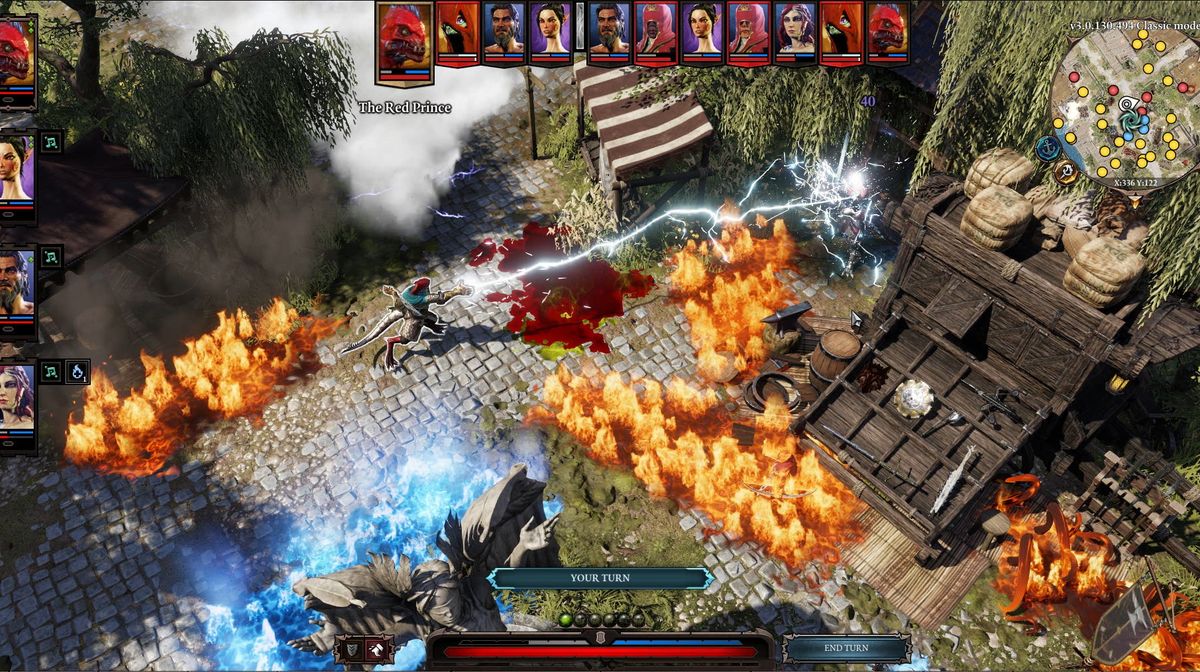This screenshot has width=1200, height=672.
Task: Choose the bearded man's party portrait on left
Action: pyautogui.click(x=16, y=283)
